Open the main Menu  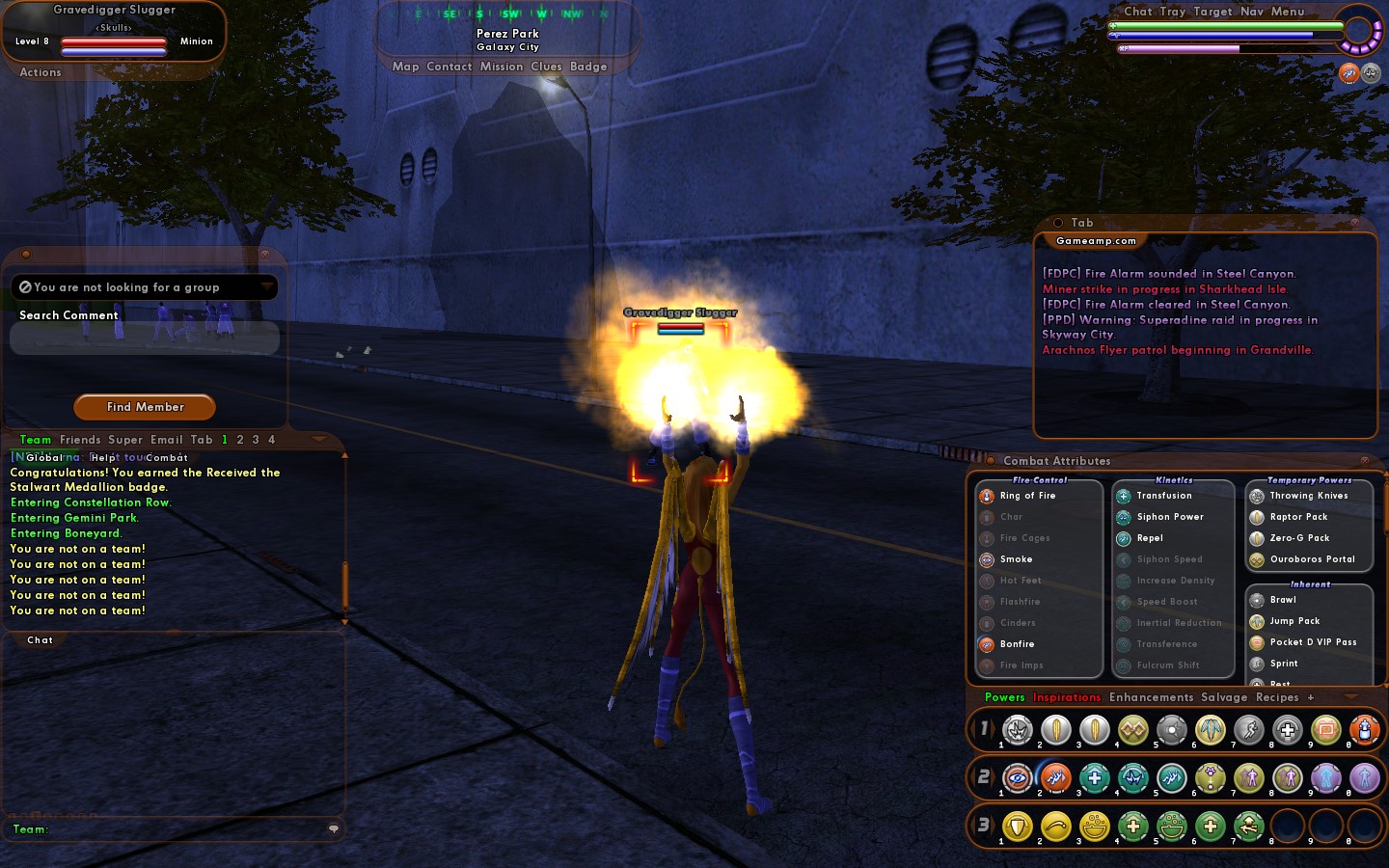[x=1287, y=12]
